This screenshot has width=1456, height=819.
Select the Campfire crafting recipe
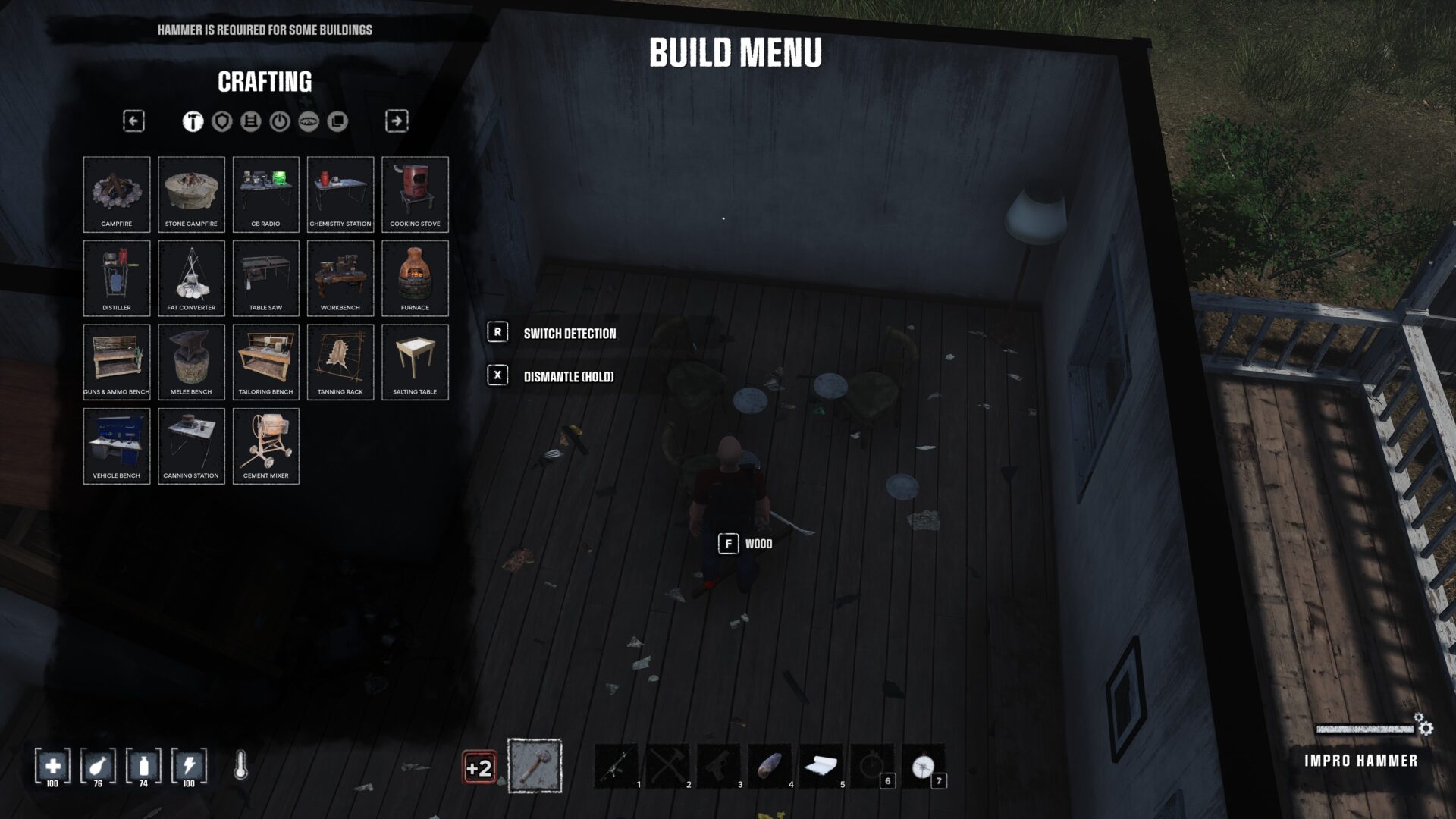117,194
